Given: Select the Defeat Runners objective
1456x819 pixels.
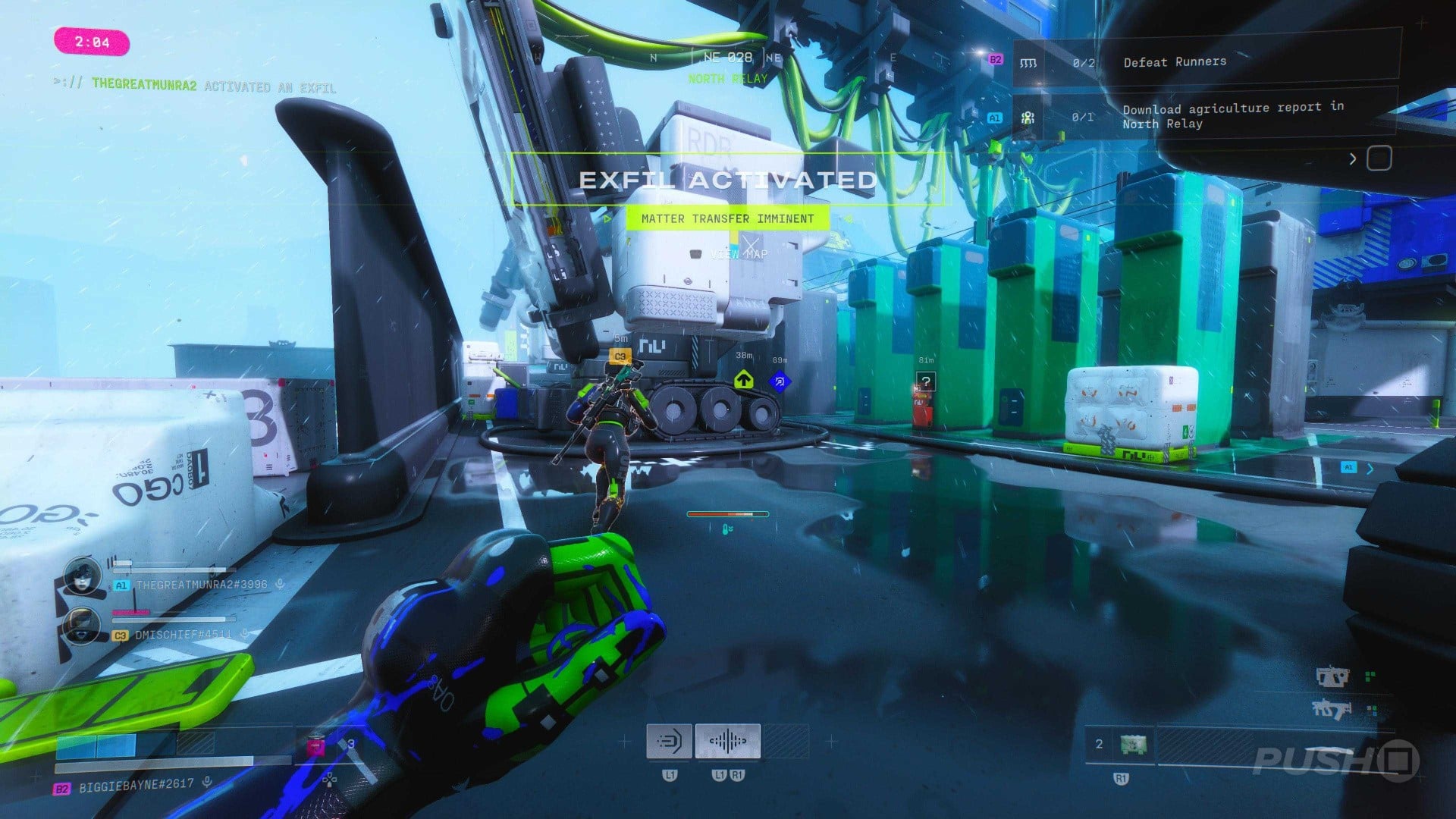Looking at the screenshot, I should pyautogui.click(x=1174, y=62).
